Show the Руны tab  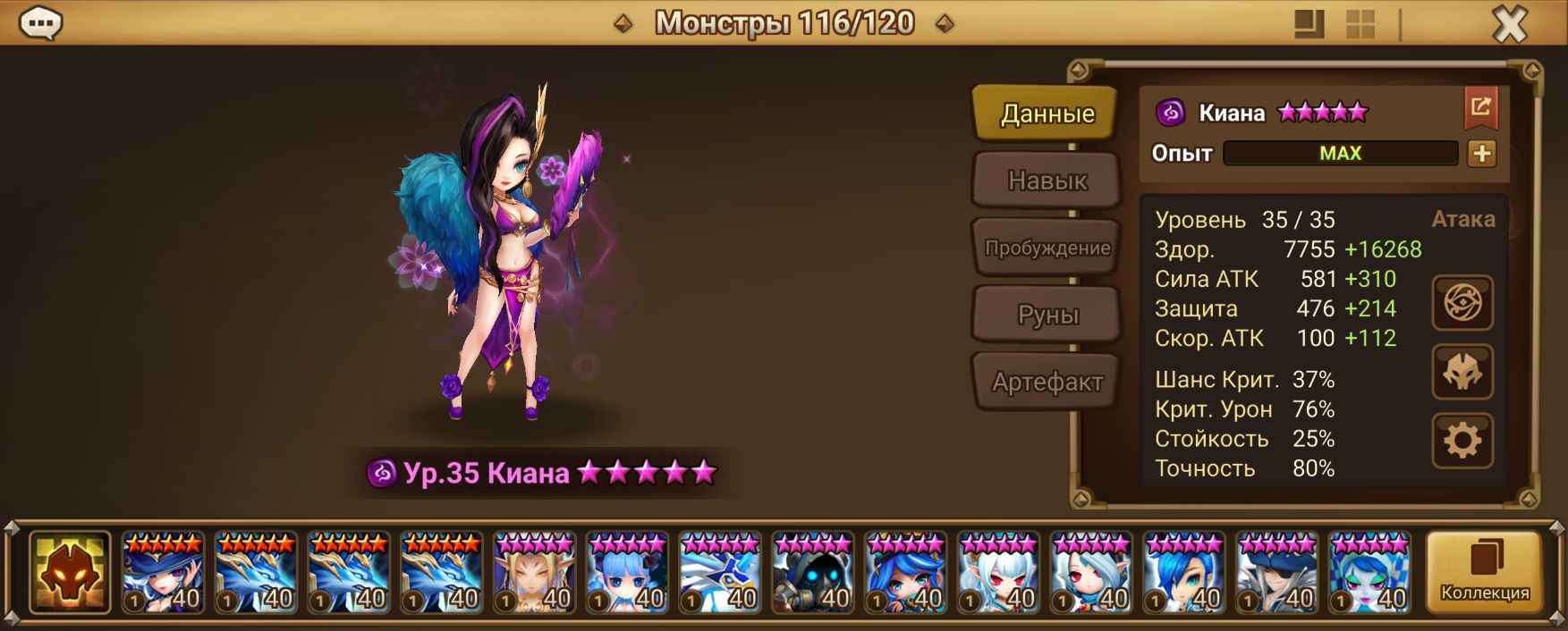click(x=1047, y=315)
